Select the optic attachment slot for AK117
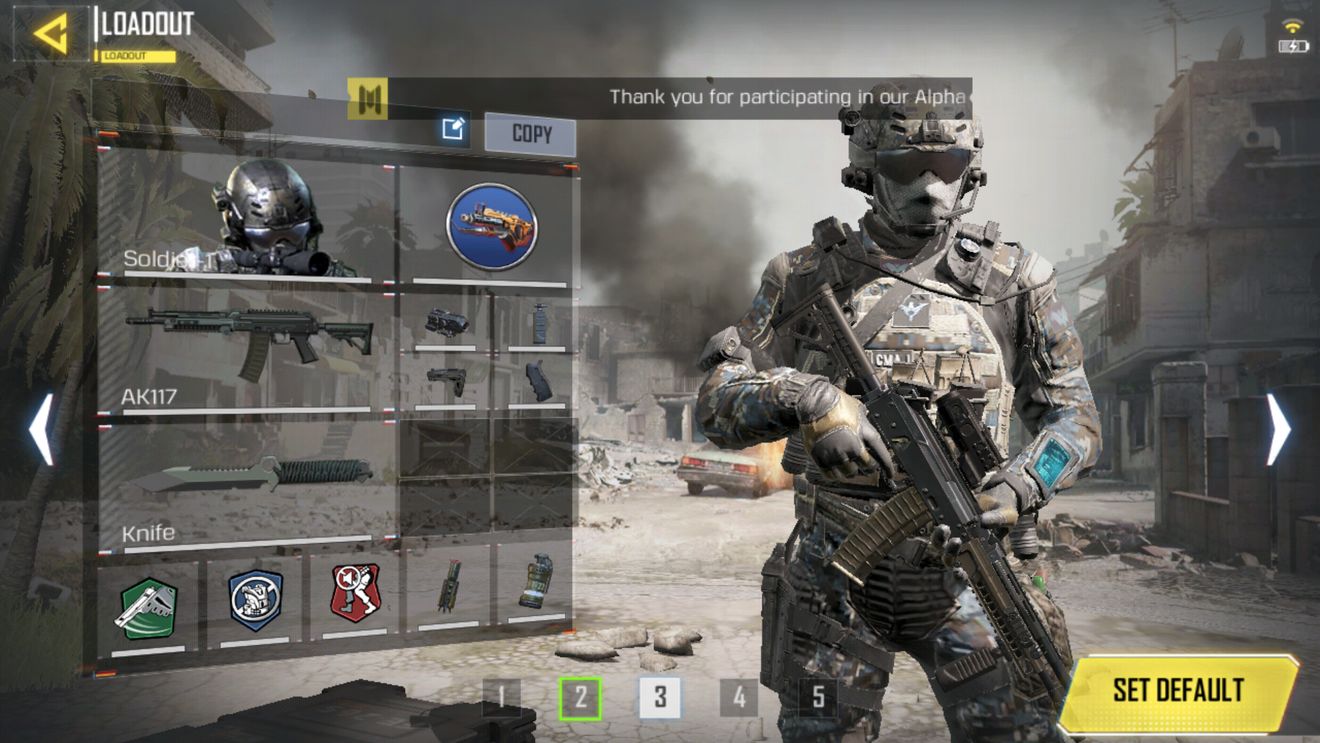Image resolution: width=1320 pixels, height=743 pixels. 446,322
